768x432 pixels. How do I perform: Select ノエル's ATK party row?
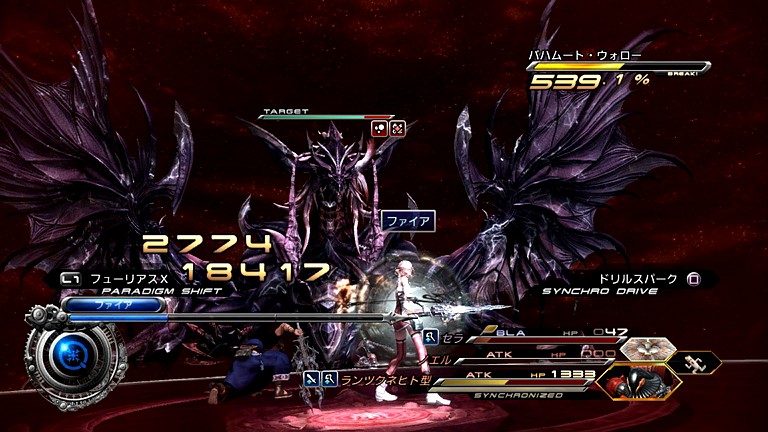[520, 356]
